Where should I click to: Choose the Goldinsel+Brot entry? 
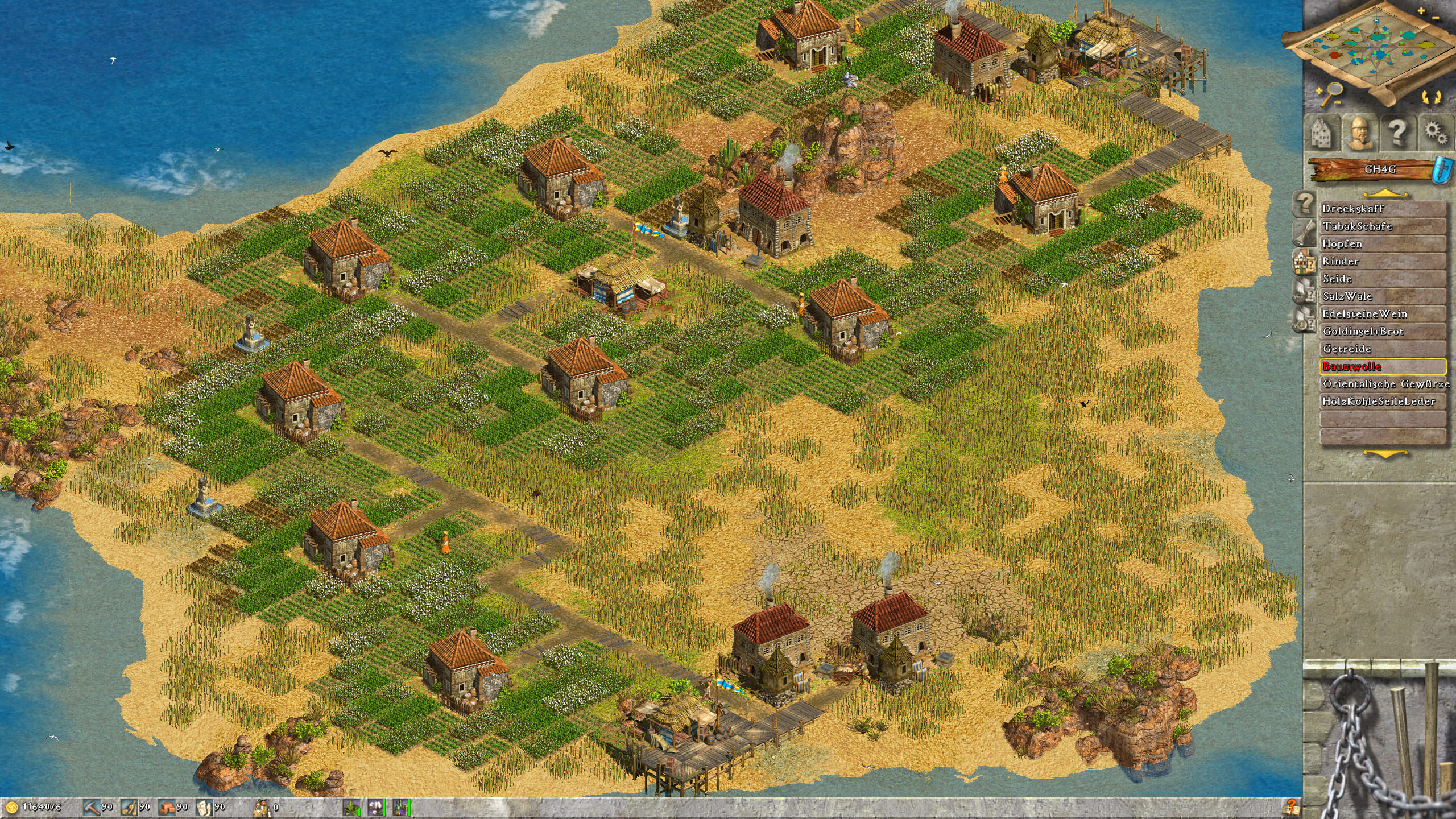[1382, 332]
